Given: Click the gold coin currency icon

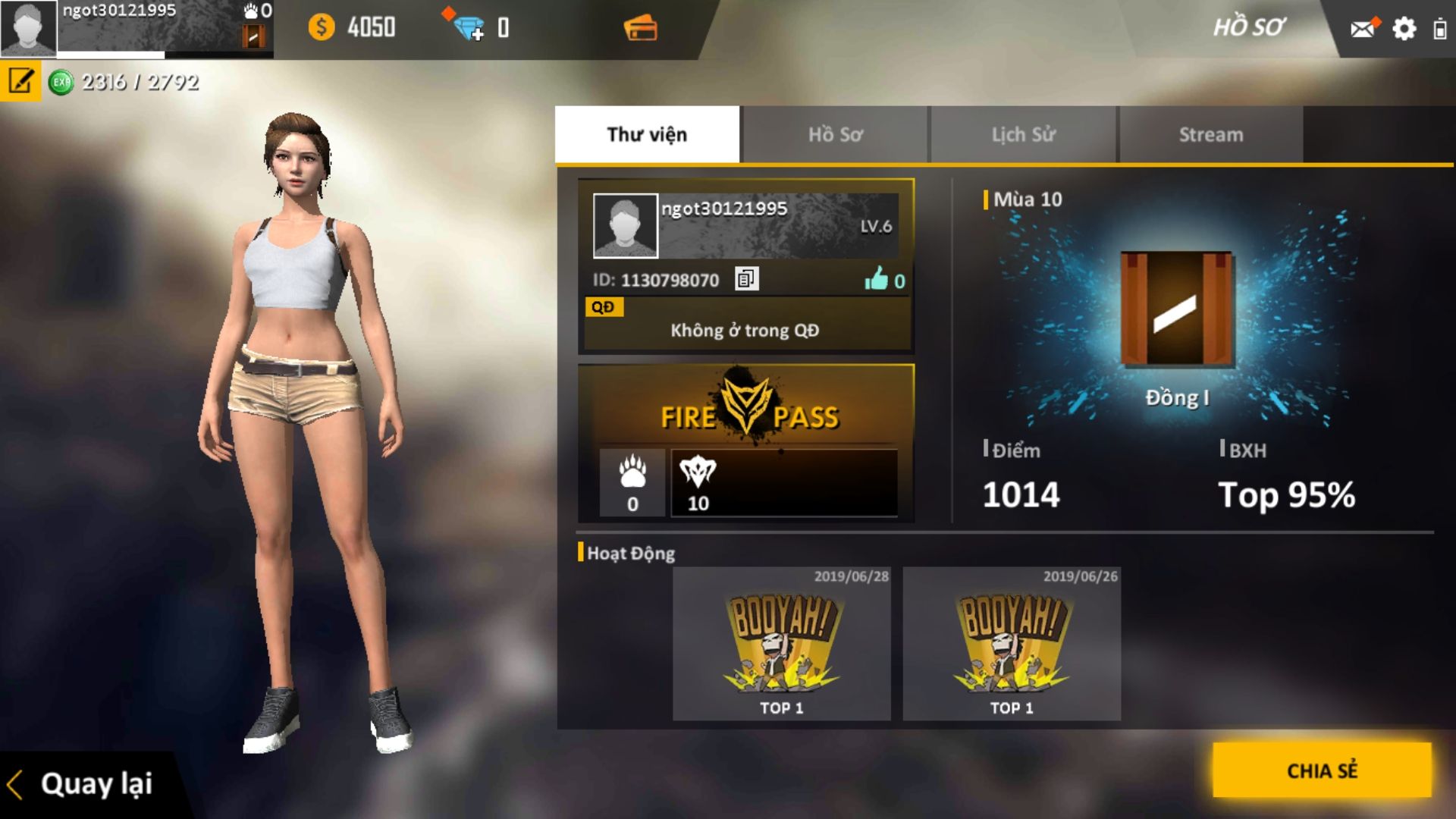Looking at the screenshot, I should point(322,28).
